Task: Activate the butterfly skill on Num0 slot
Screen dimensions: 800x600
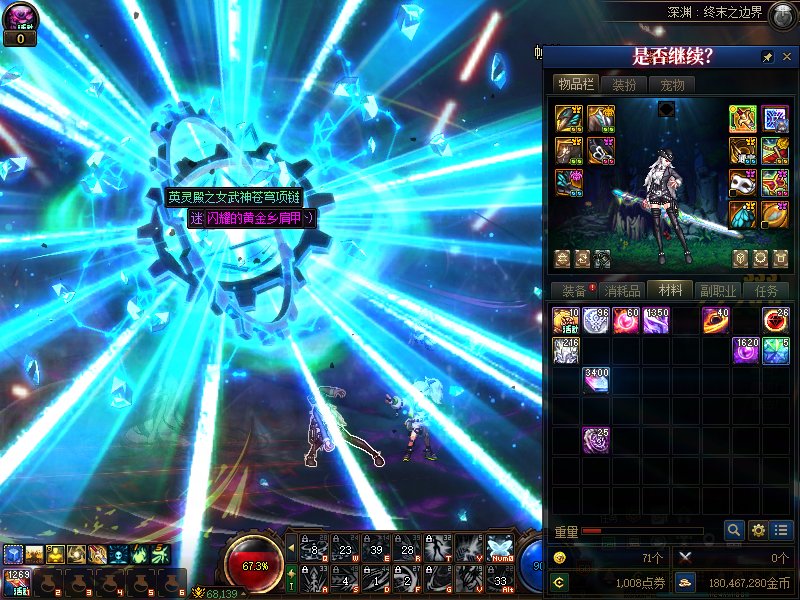Action: coord(499,548)
